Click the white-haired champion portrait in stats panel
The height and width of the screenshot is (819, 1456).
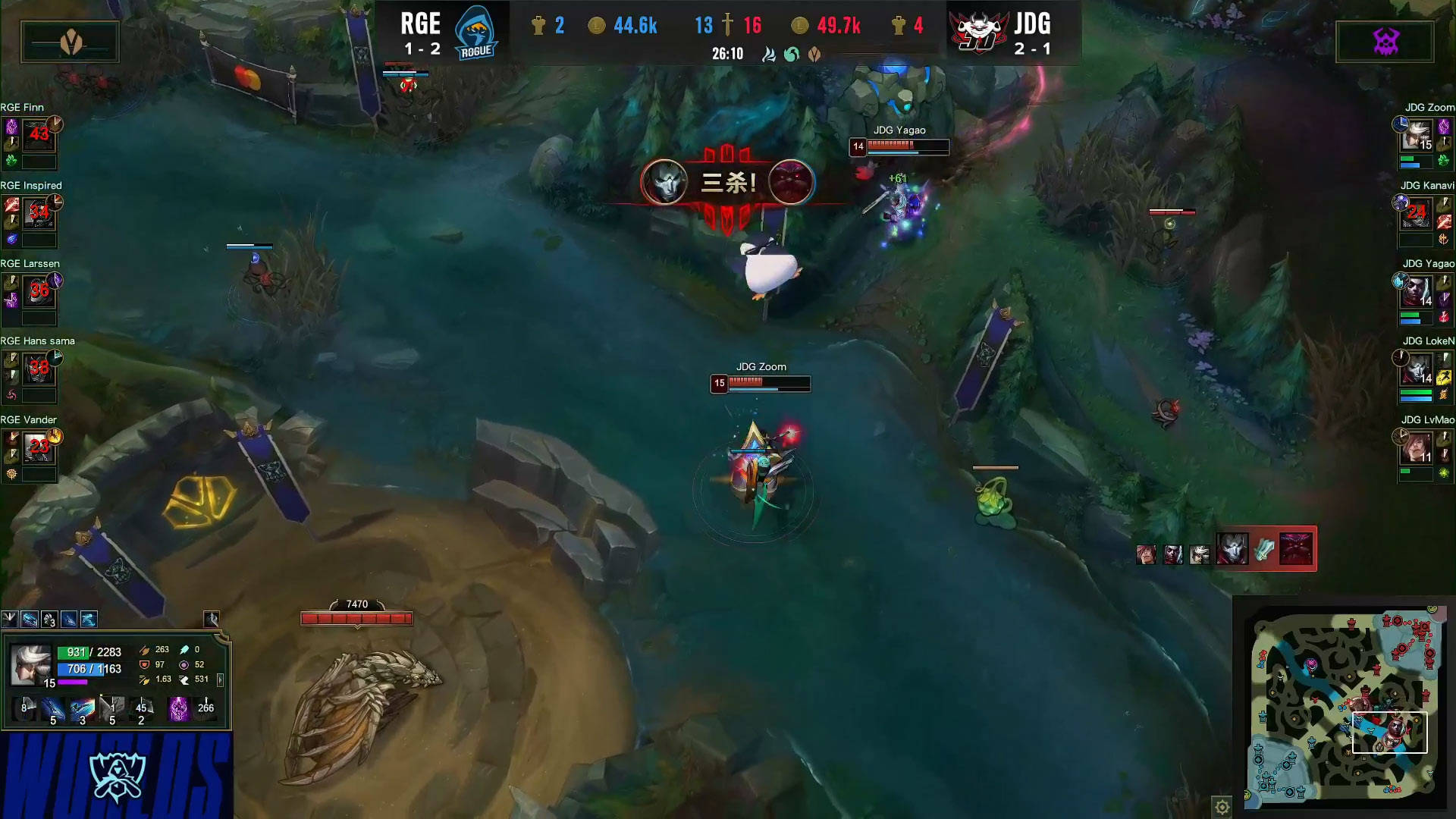[x=30, y=664]
